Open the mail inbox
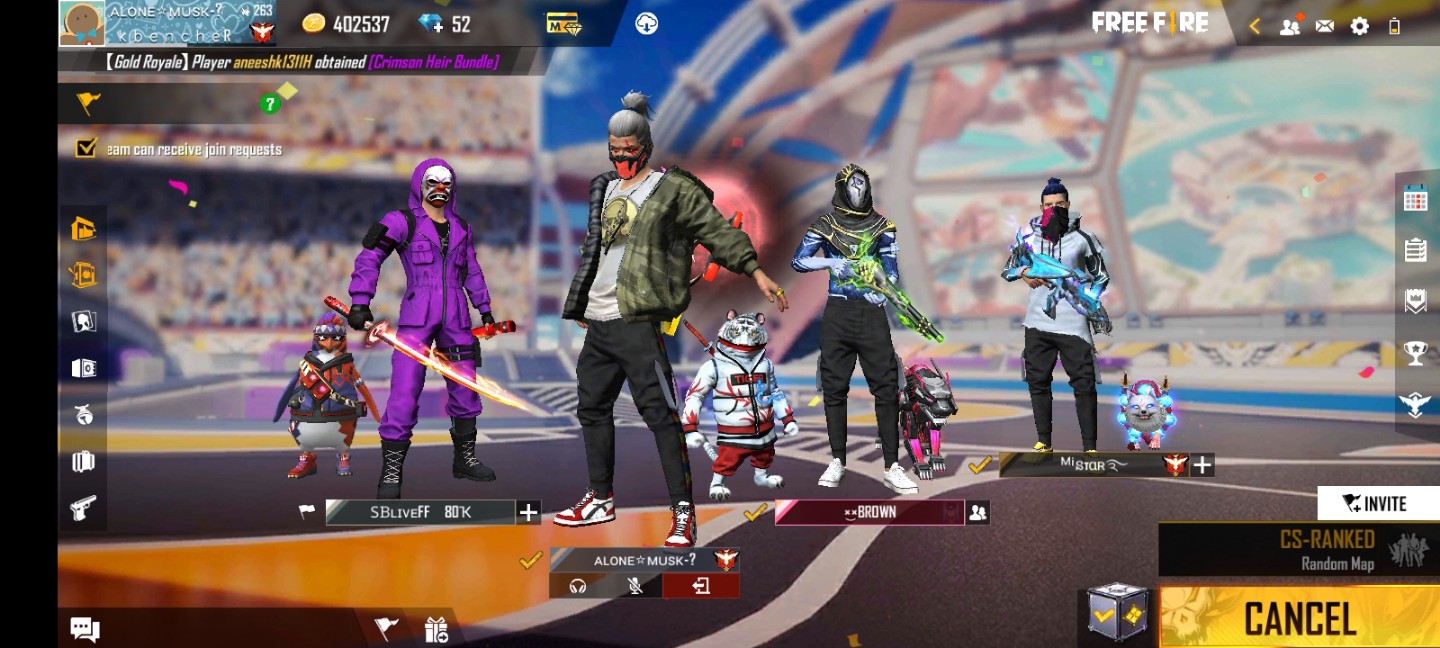 coord(1325,26)
